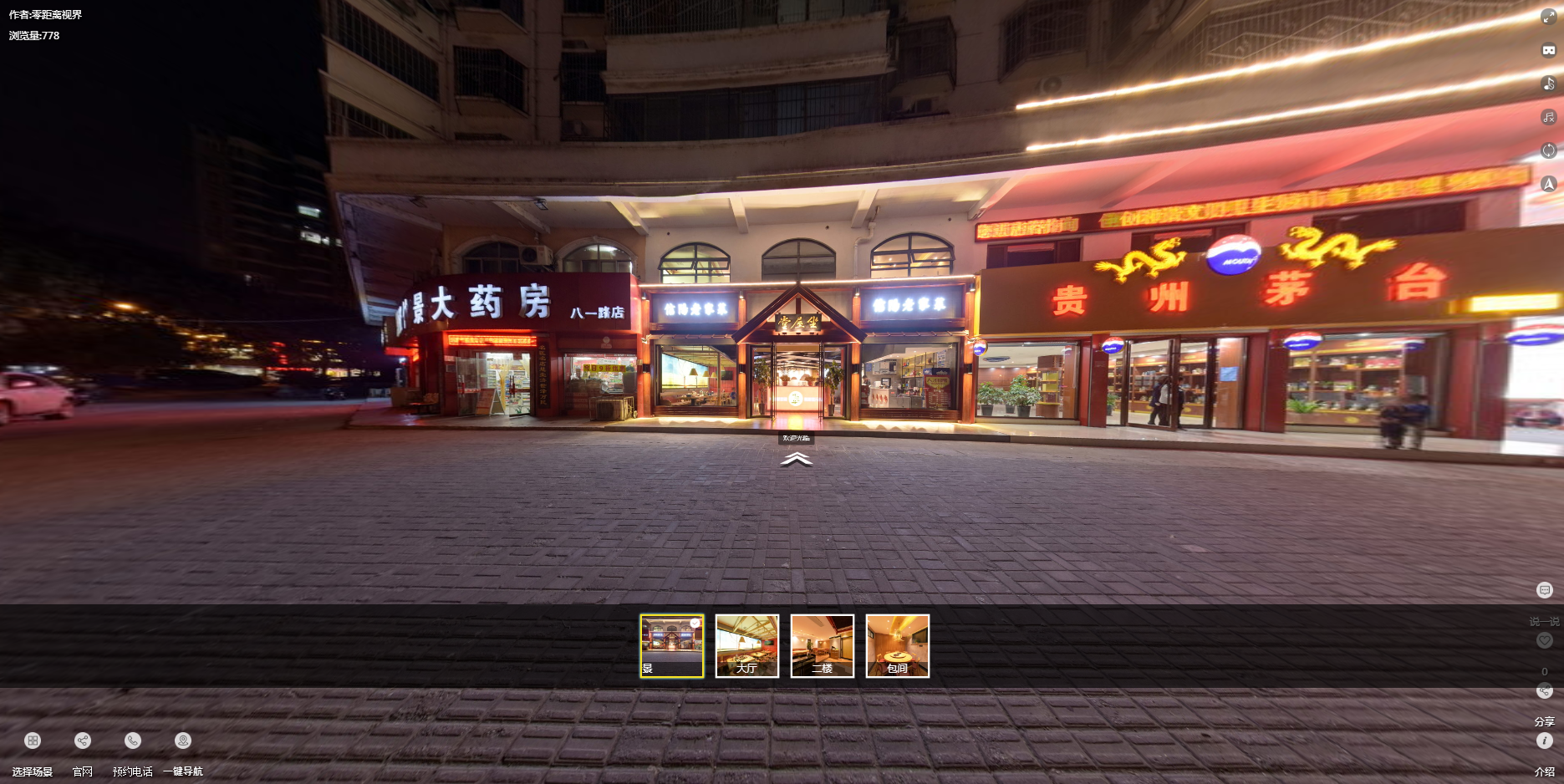Open the 说一说 comment bubble
The height and width of the screenshot is (784, 1564).
coord(1544,591)
